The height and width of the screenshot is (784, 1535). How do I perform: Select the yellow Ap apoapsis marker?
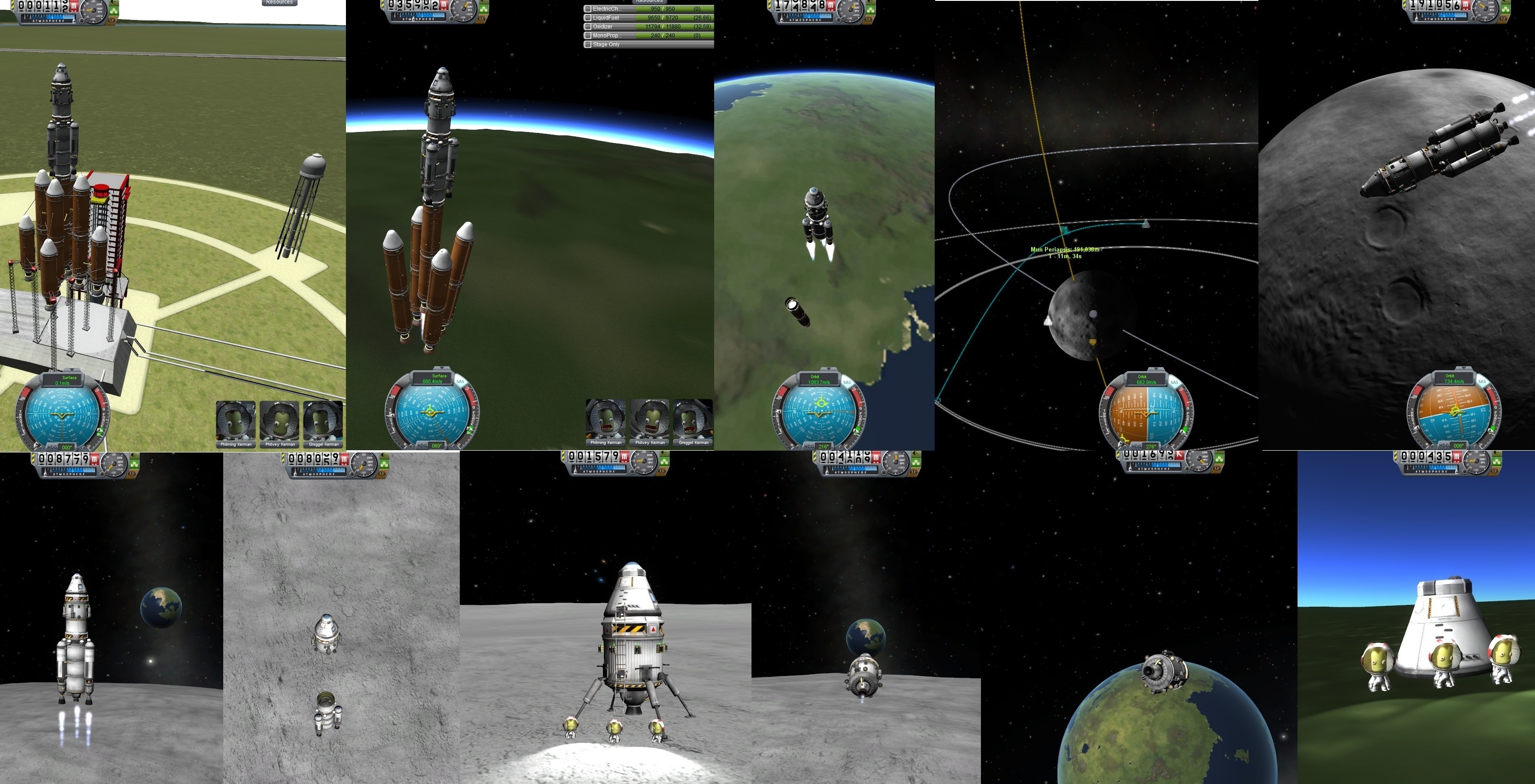coord(1092,342)
